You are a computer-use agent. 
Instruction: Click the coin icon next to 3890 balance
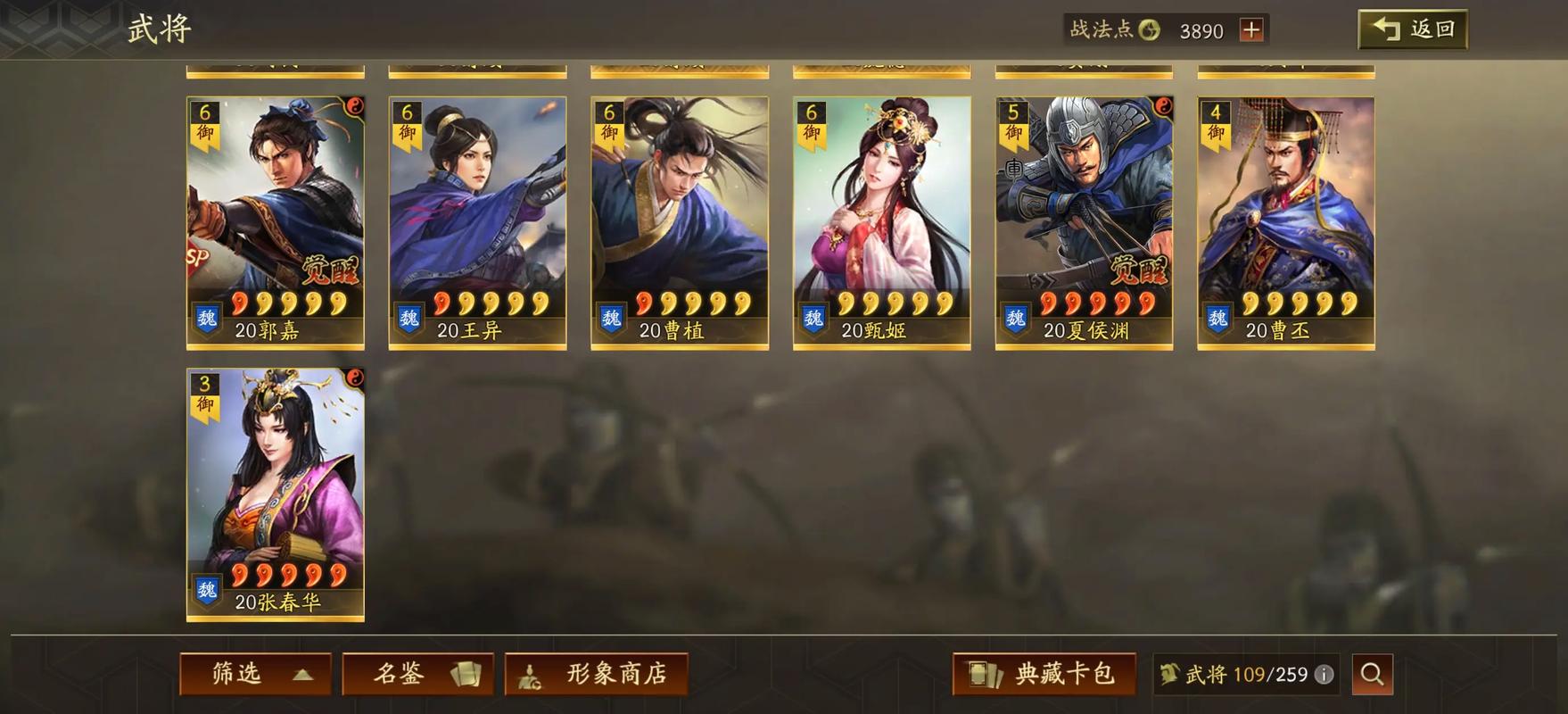pyautogui.click(x=1147, y=29)
